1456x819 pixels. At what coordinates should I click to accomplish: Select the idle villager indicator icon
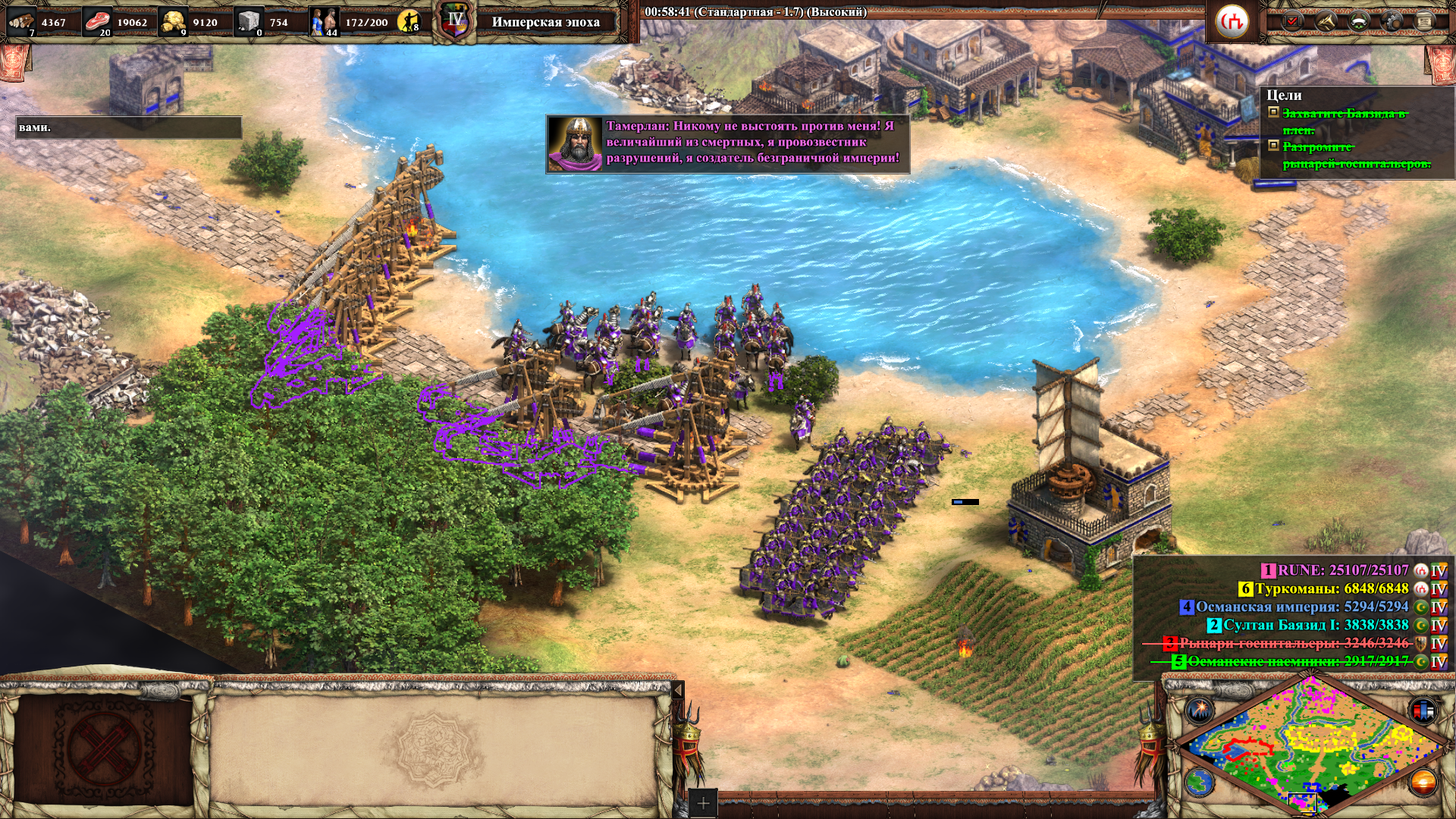point(409,21)
